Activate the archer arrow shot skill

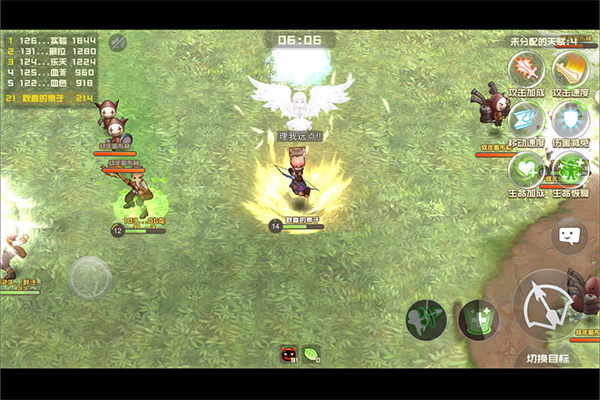426,320
